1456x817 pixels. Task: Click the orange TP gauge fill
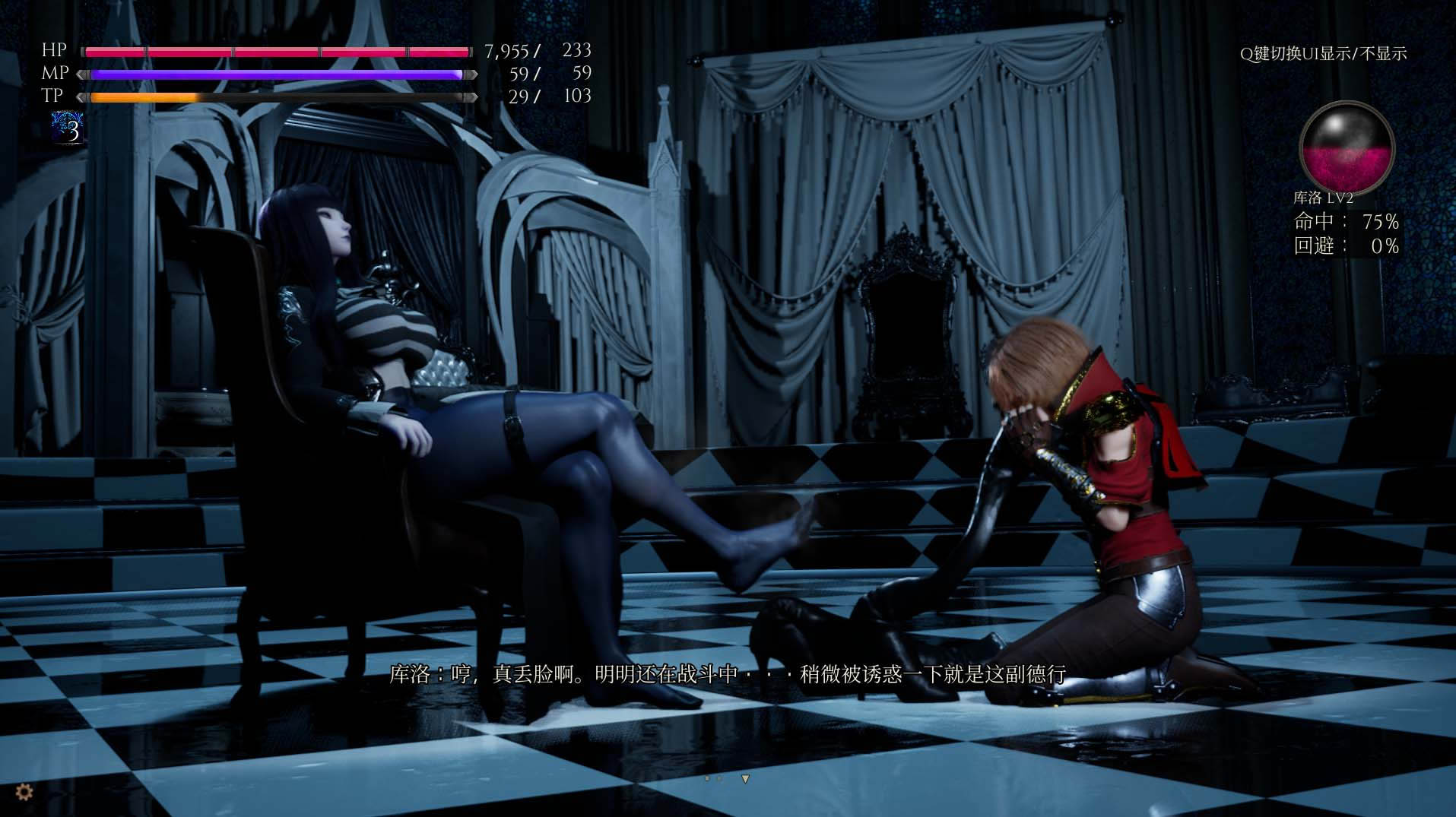click(x=144, y=97)
